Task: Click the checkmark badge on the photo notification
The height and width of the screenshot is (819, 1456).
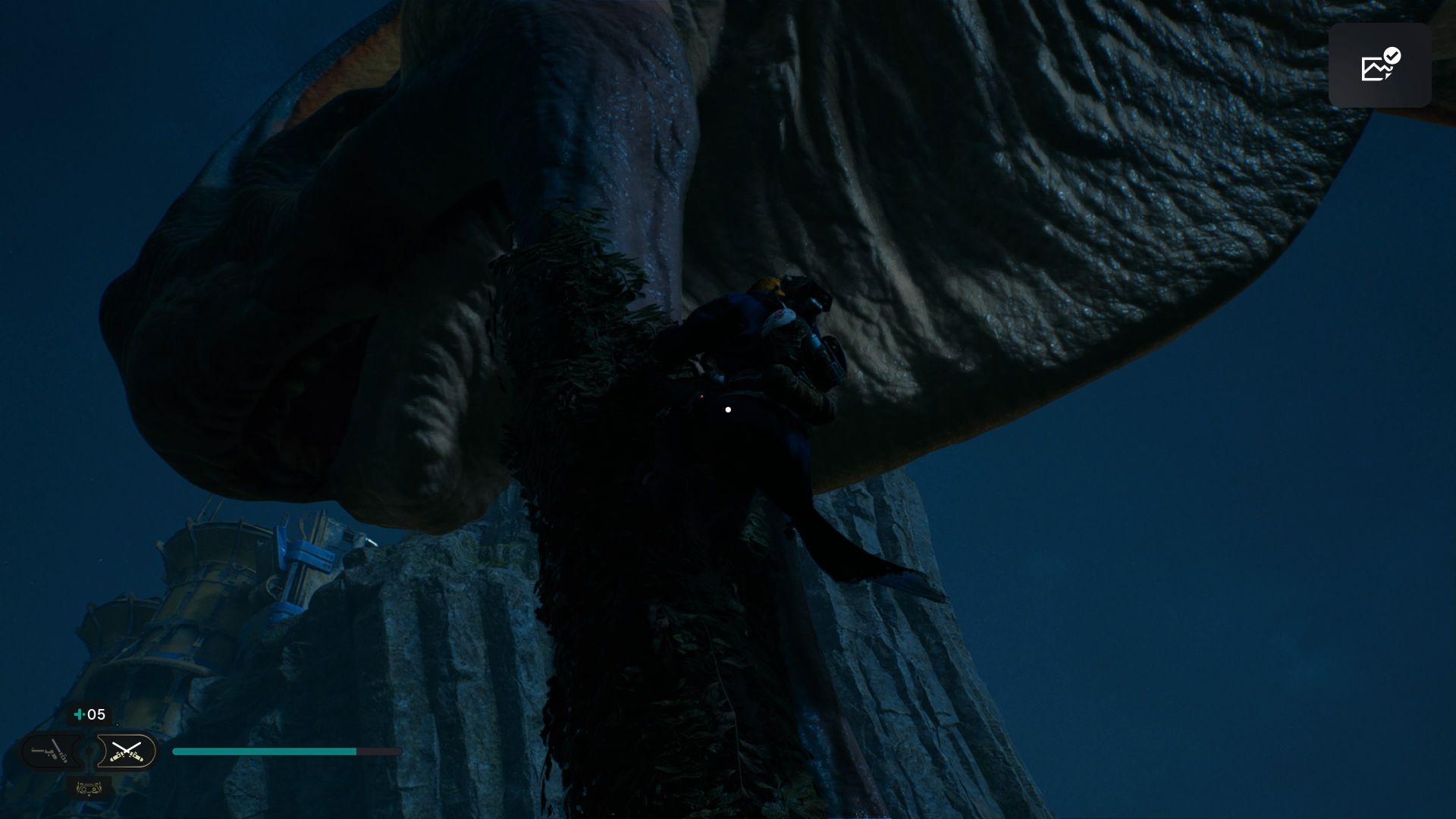Action: [1391, 55]
